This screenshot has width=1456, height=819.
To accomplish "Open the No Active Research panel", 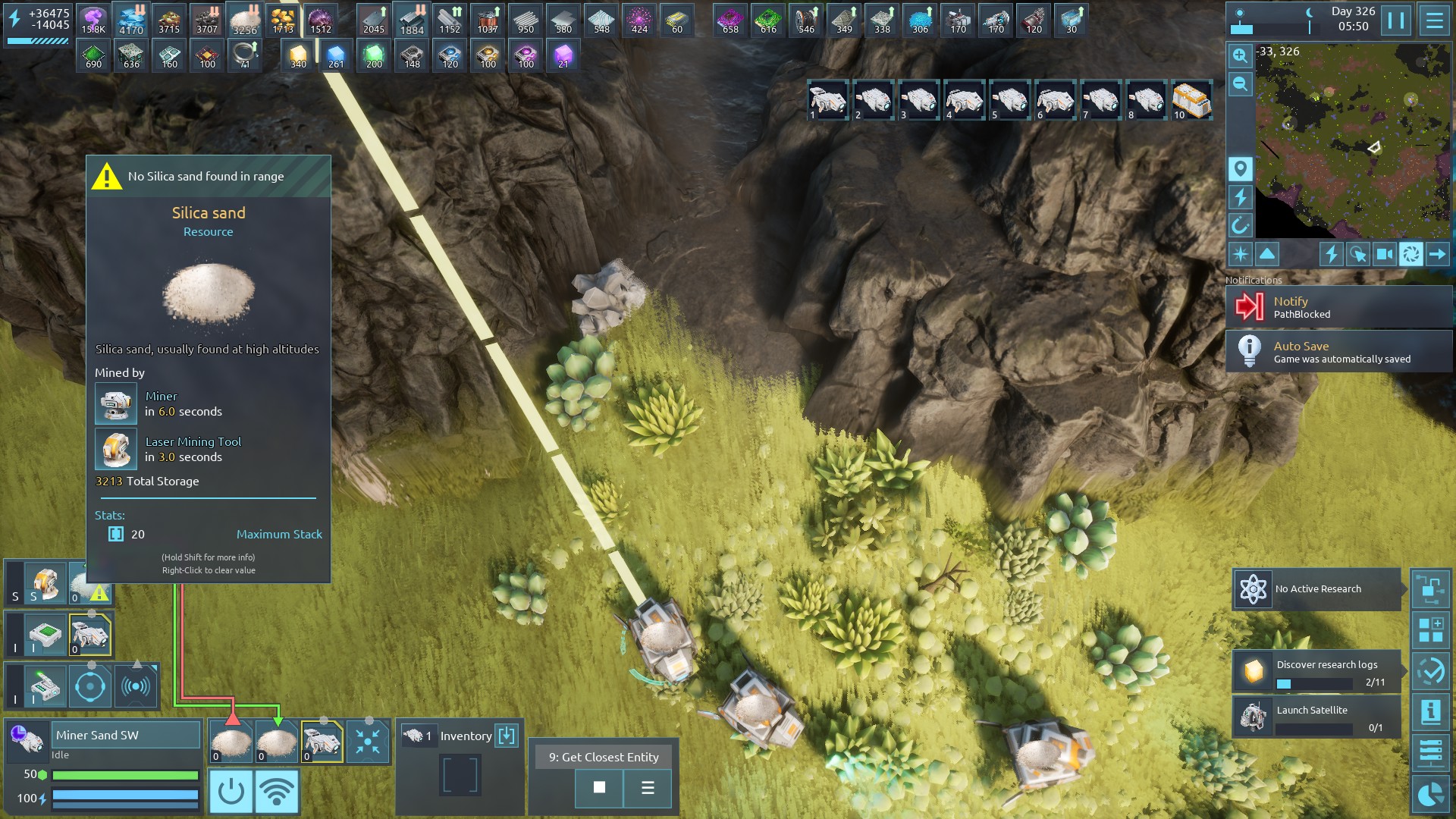I will pyautogui.click(x=1316, y=589).
